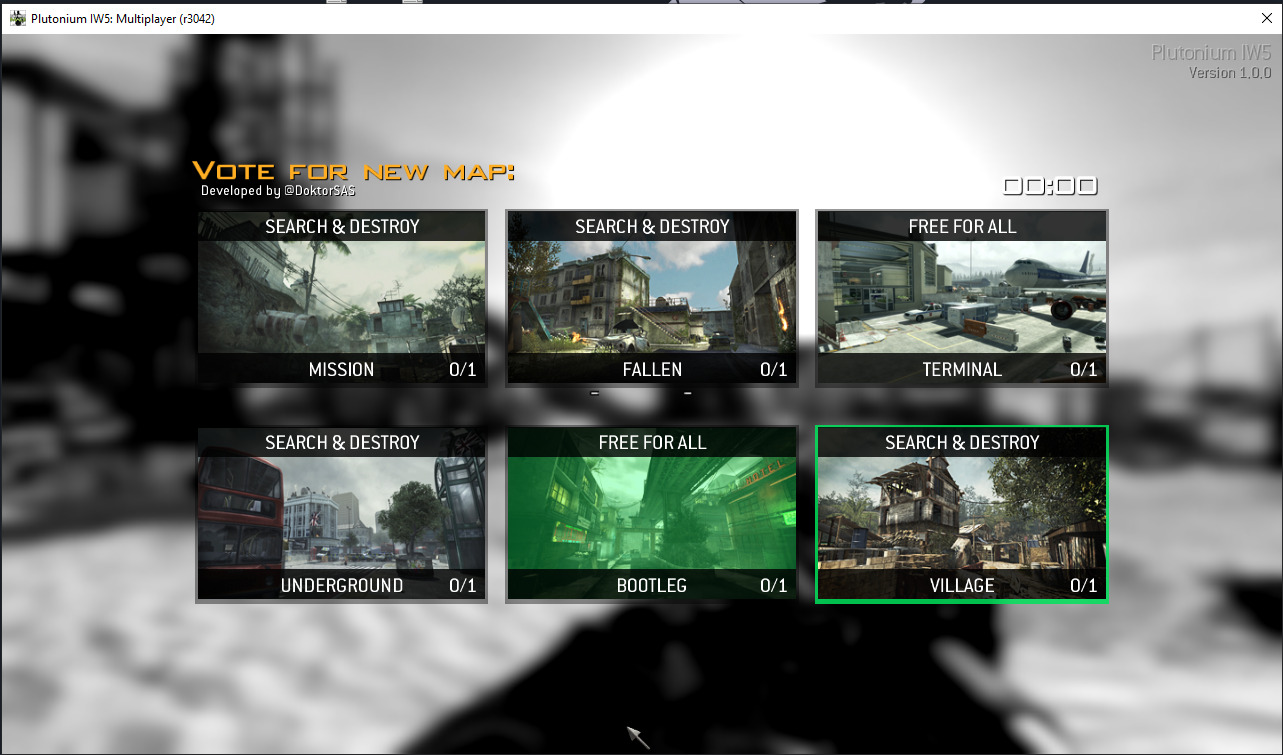This screenshot has height=755, width=1283.
Task: Select the Terminal Free For All map
Action: coord(962,298)
